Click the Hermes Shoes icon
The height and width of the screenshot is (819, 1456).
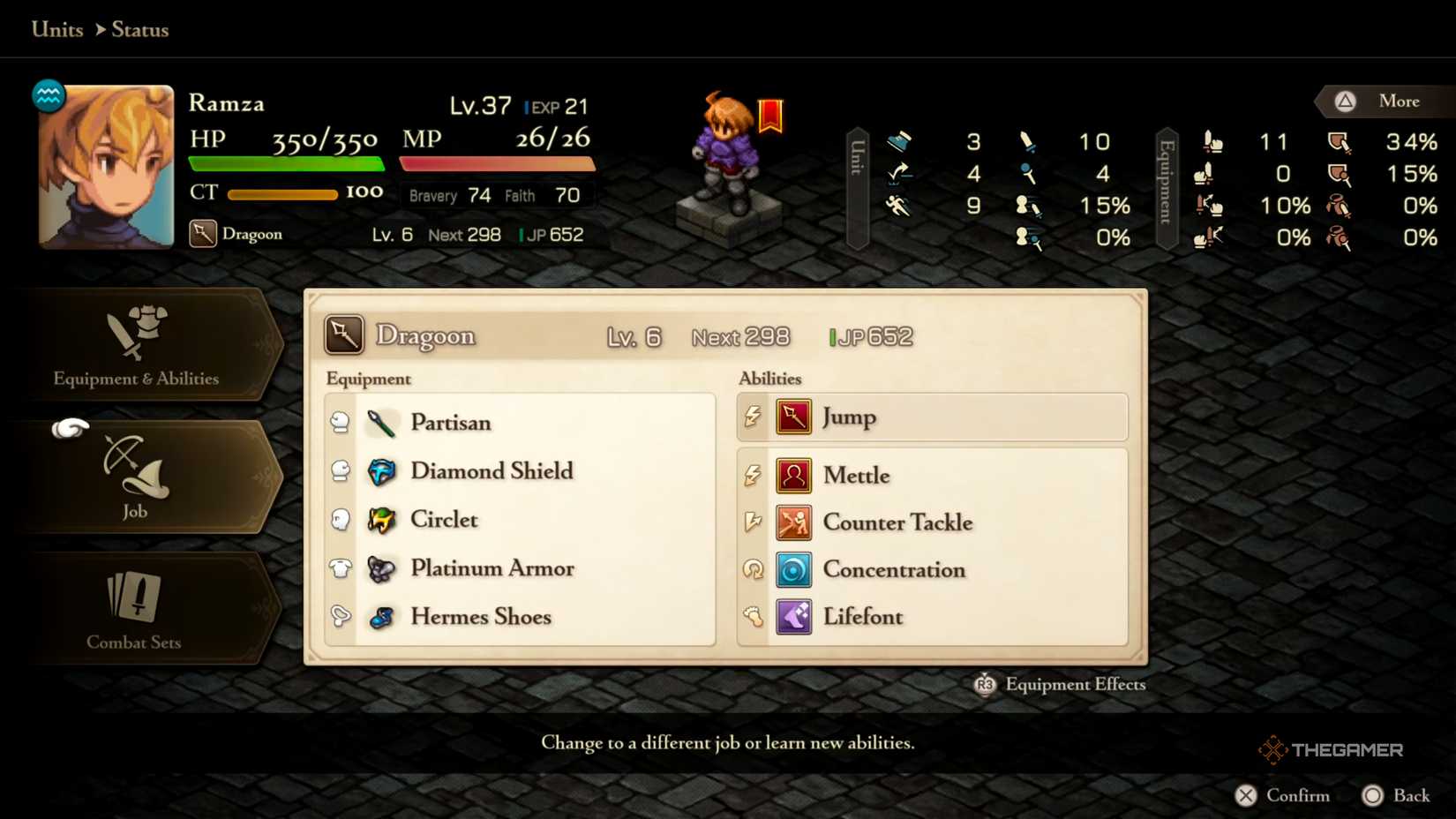point(380,617)
